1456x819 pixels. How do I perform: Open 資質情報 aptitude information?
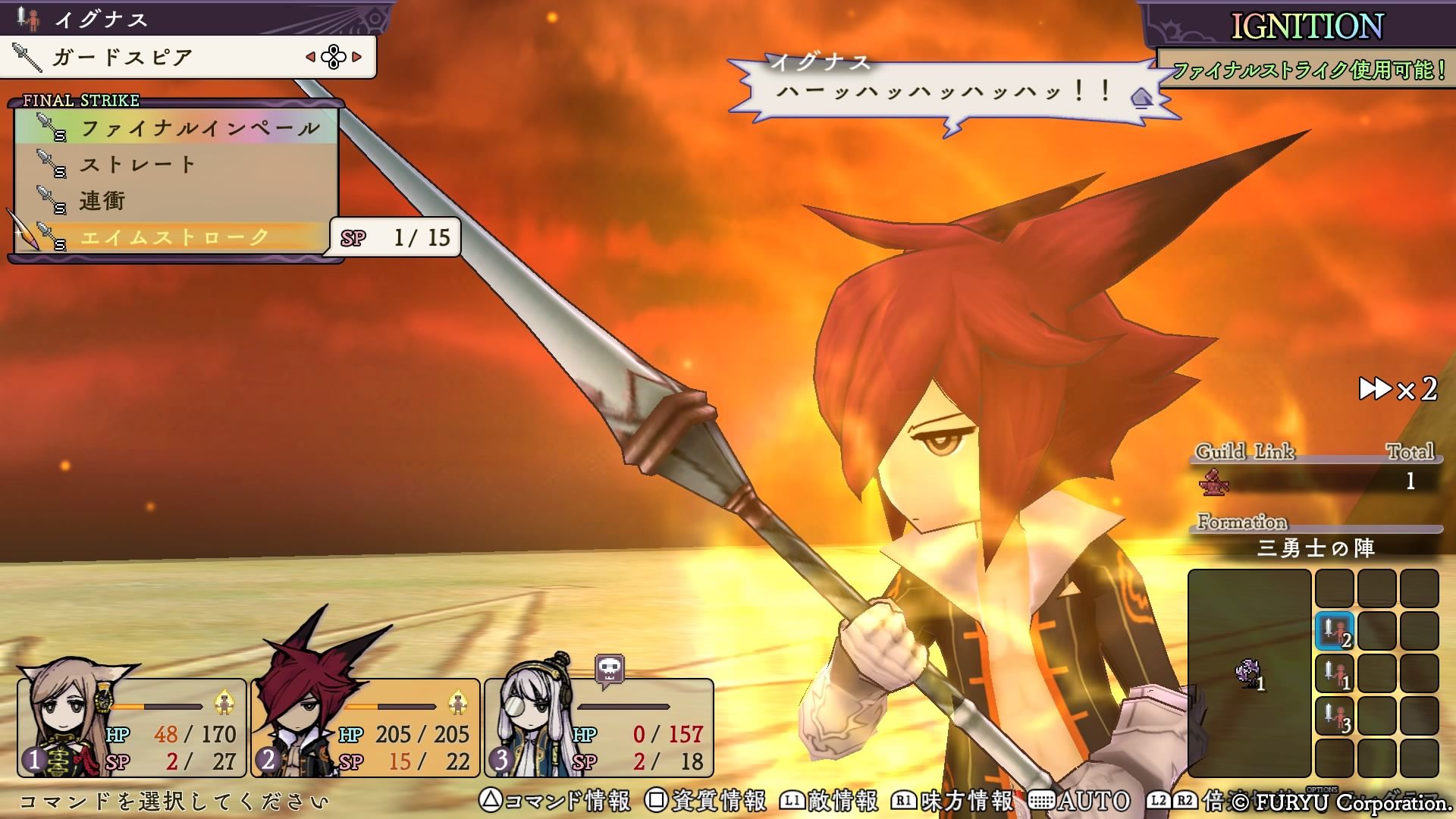706,801
